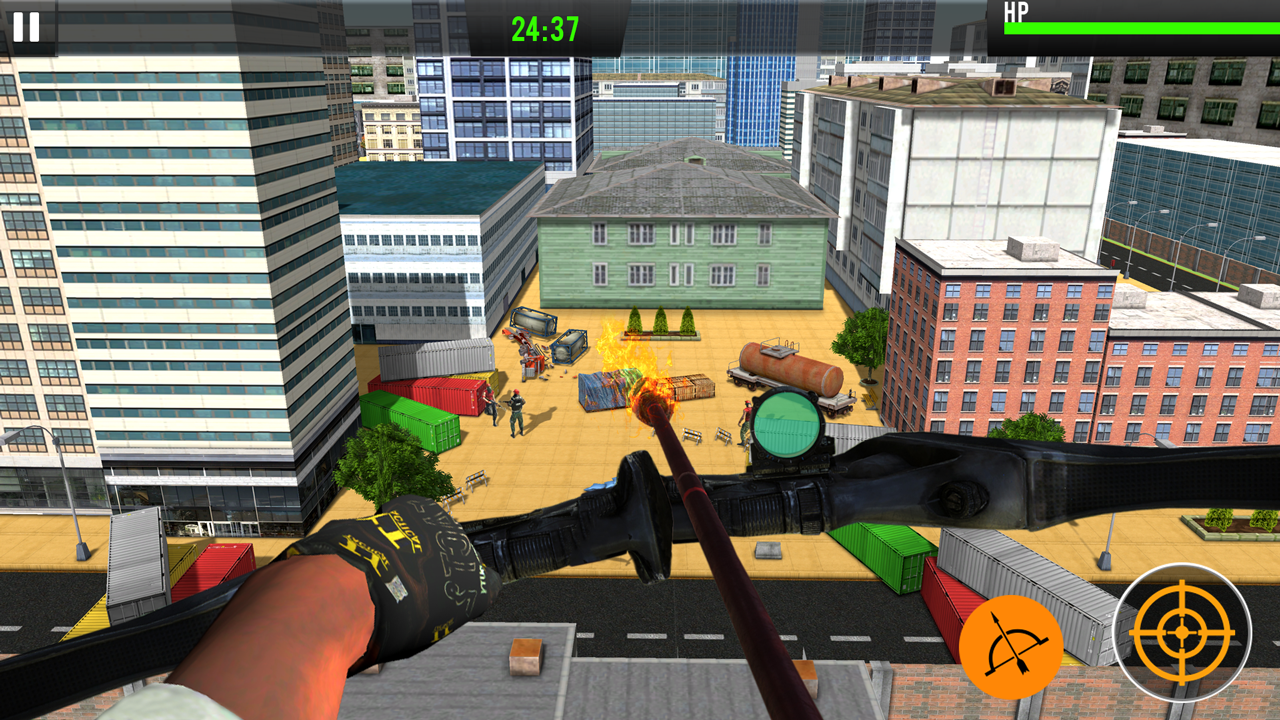Click the tree beside the warehouse entrance
Viewport: 1280px width, 720px height.
[x=660, y=318]
